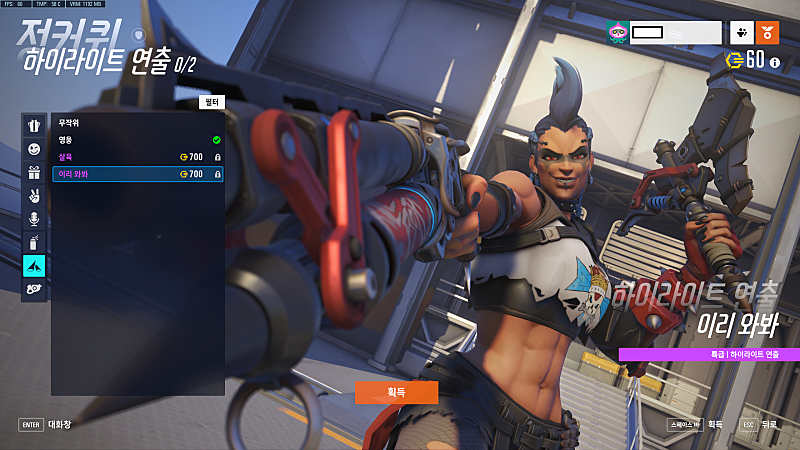Switch to the voice lines microphone tab
Image resolution: width=800 pixels, height=450 pixels.
point(34,219)
